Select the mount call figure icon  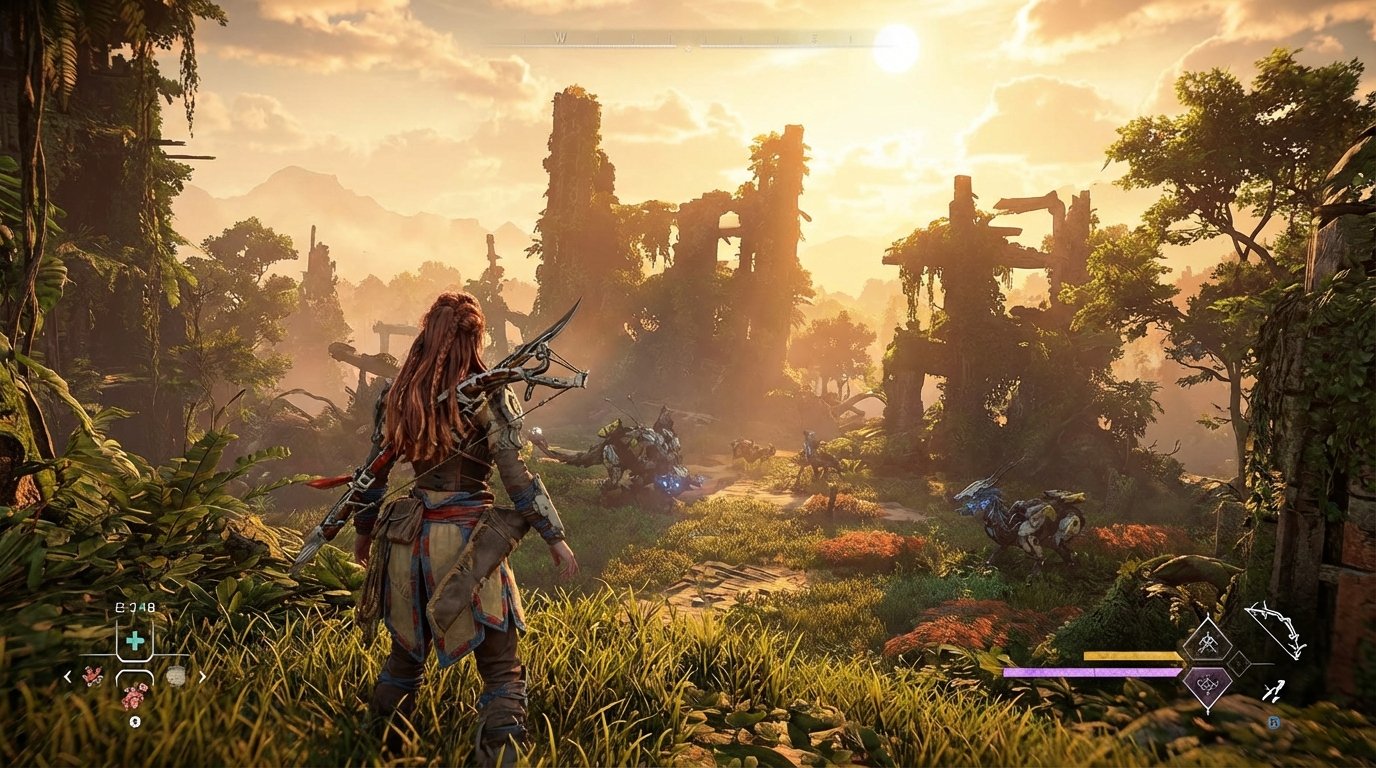click(x=135, y=722)
